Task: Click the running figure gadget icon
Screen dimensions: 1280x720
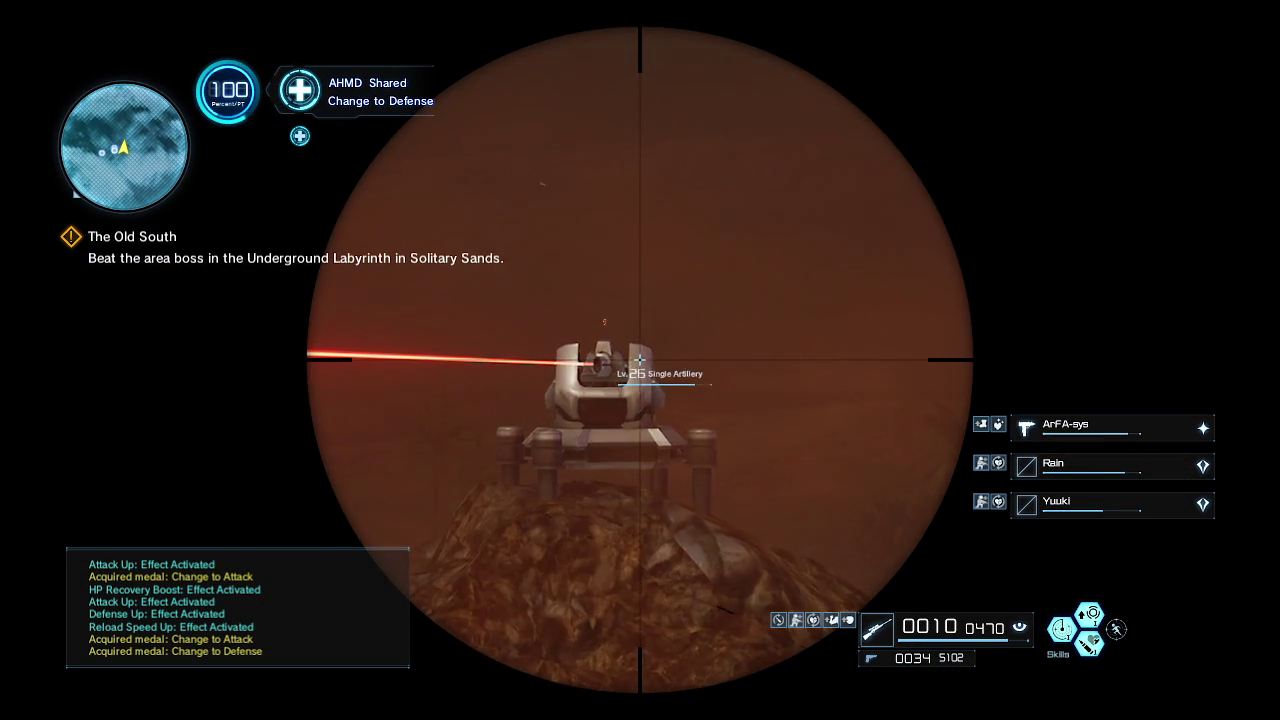Action: click(x=1116, y=629)
